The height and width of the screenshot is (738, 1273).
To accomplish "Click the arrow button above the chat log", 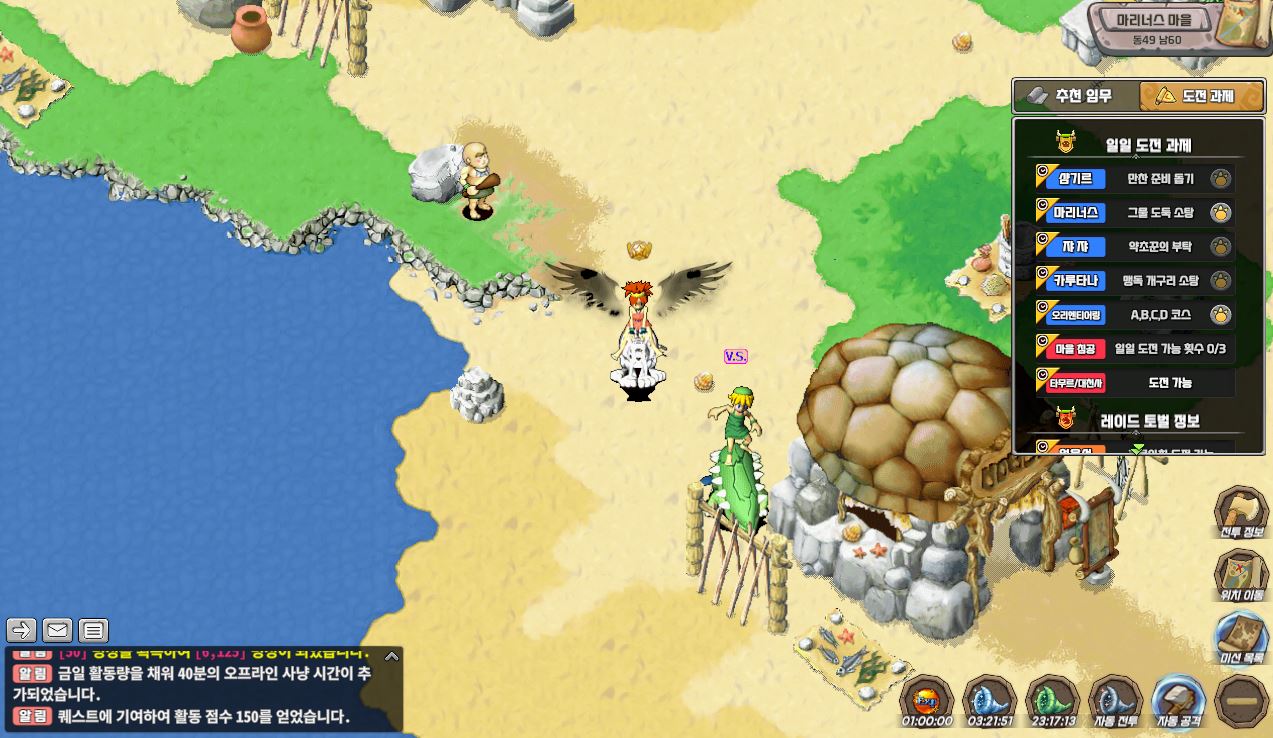I will [22, 630].
